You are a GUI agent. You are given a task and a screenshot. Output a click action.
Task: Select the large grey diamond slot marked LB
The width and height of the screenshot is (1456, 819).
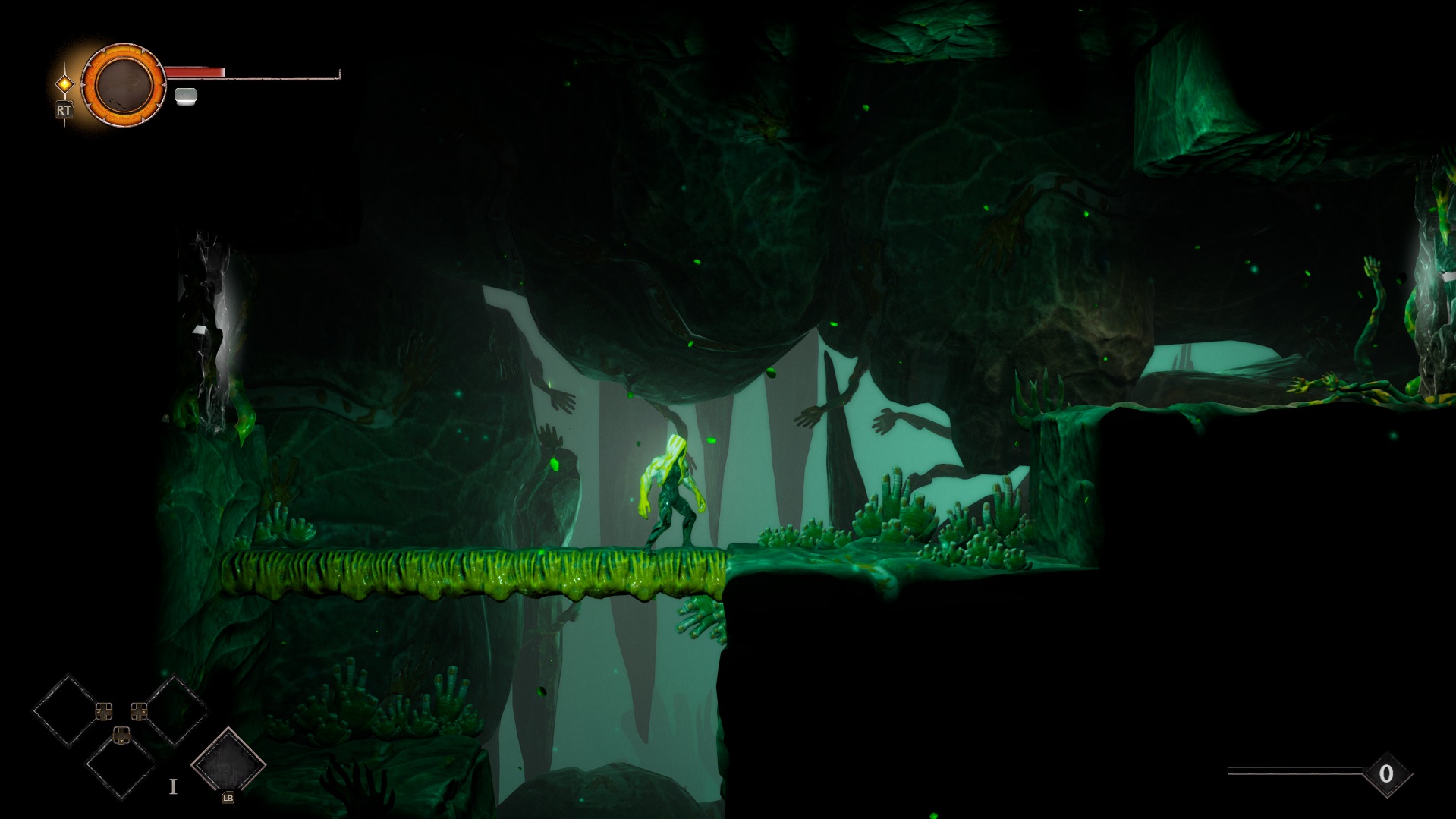tap(228, 764)
